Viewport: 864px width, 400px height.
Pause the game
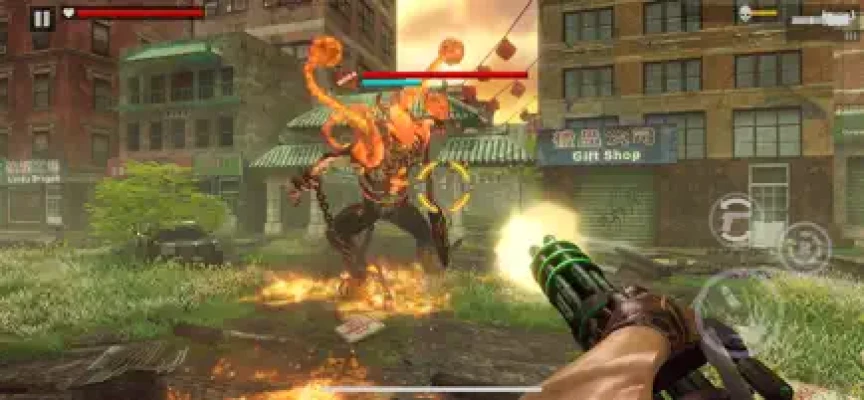pos(42,17)
